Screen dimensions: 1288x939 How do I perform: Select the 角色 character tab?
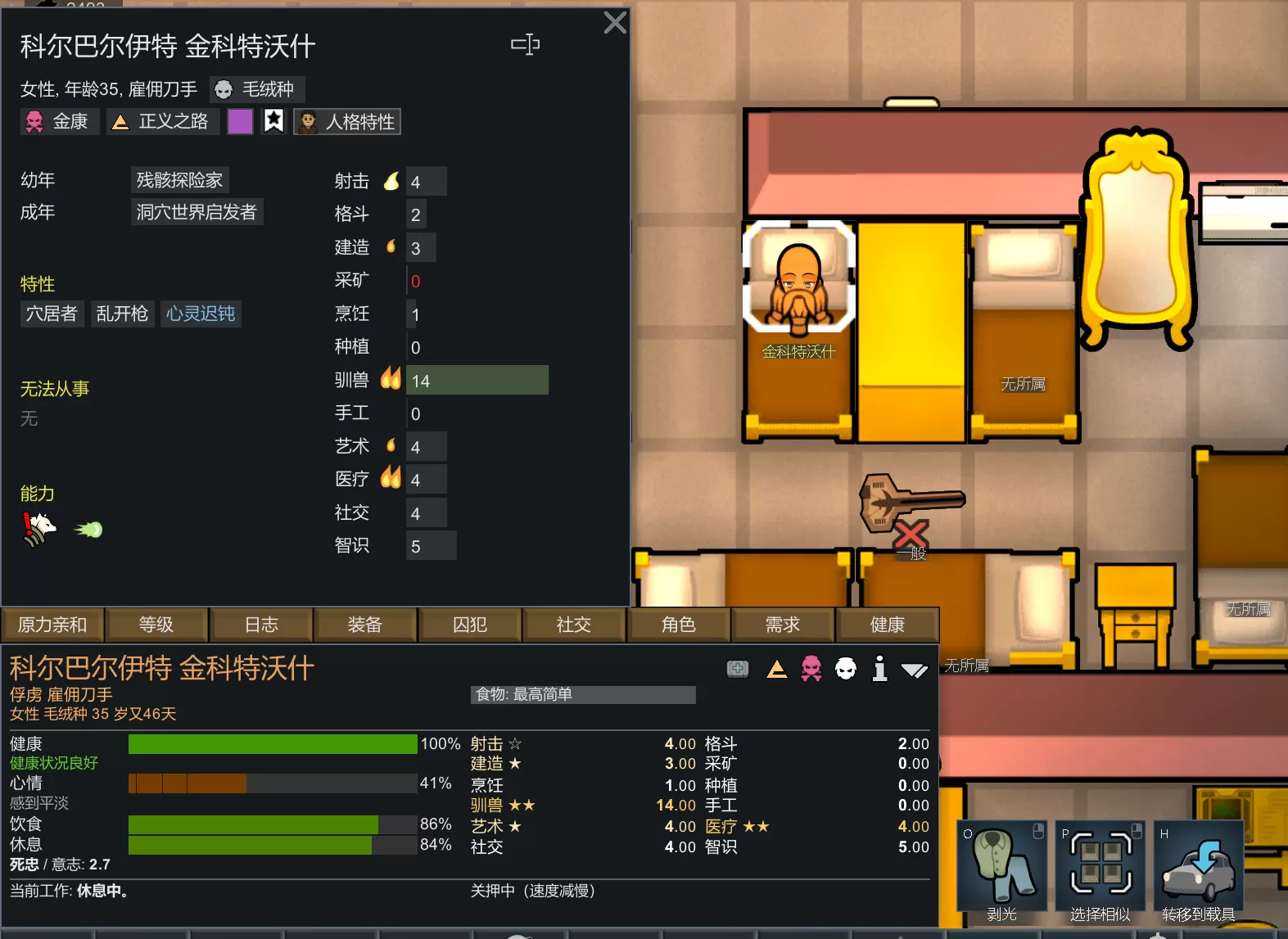(678, 625)
